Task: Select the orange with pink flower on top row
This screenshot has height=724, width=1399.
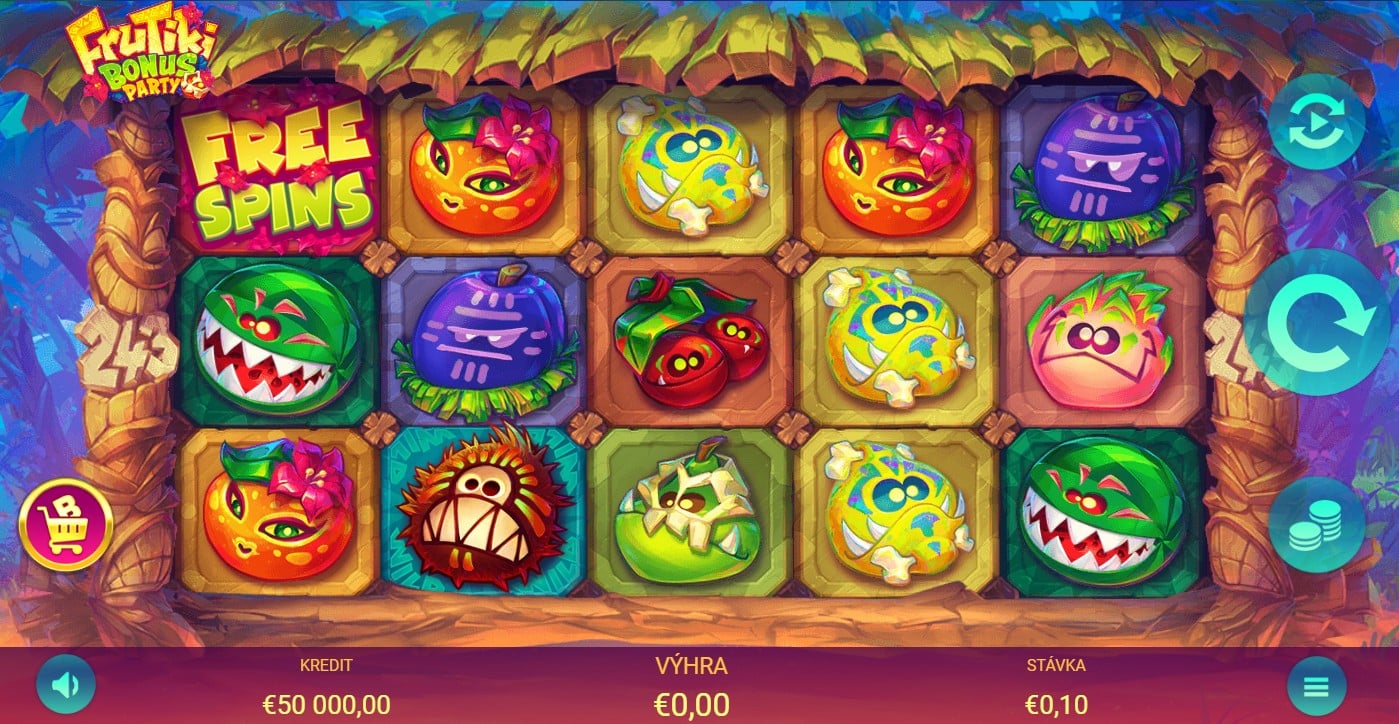Action: point(482,168)
